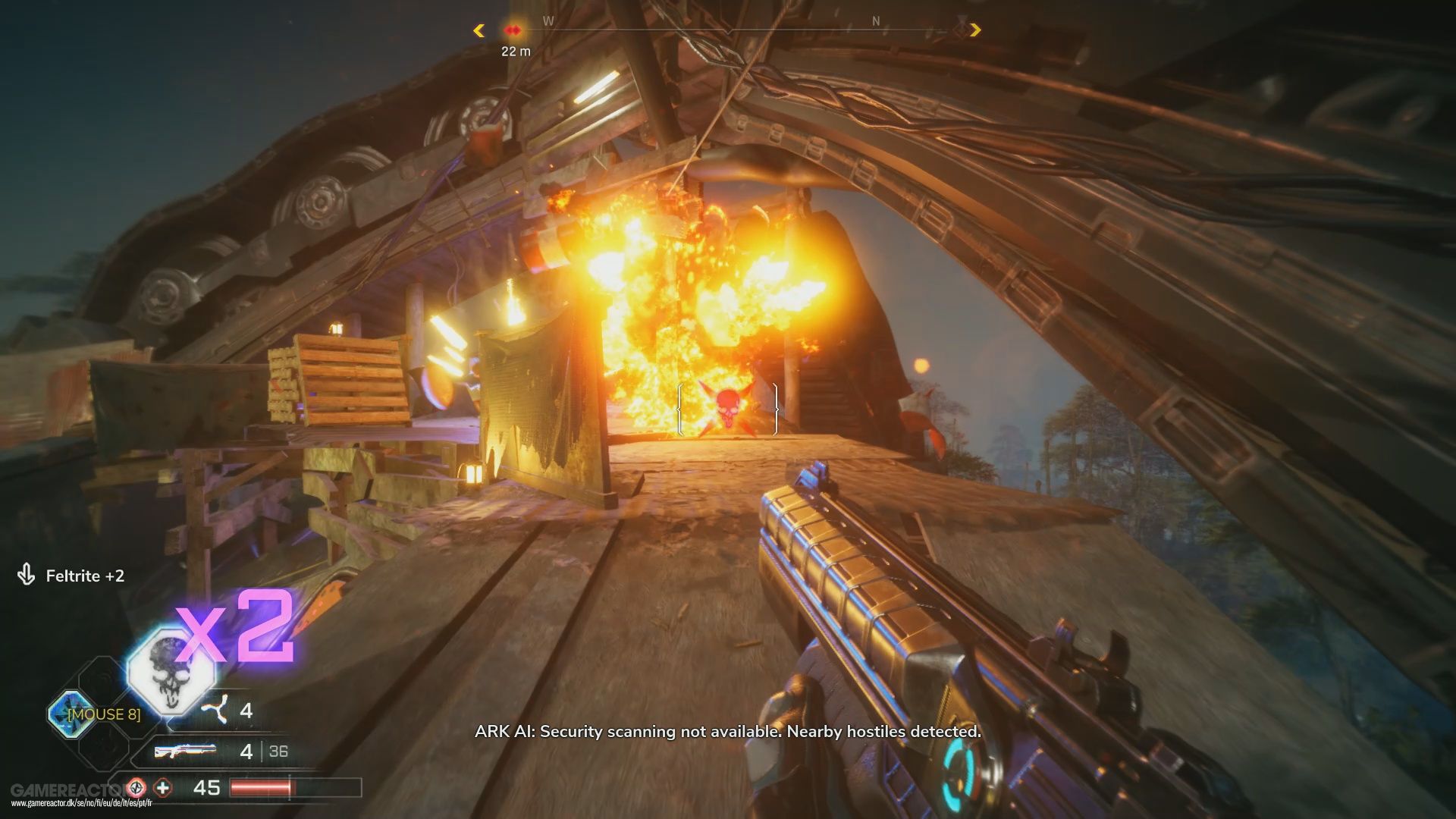Click the blue [MOUSE 8] ability icon

point(70,713)
